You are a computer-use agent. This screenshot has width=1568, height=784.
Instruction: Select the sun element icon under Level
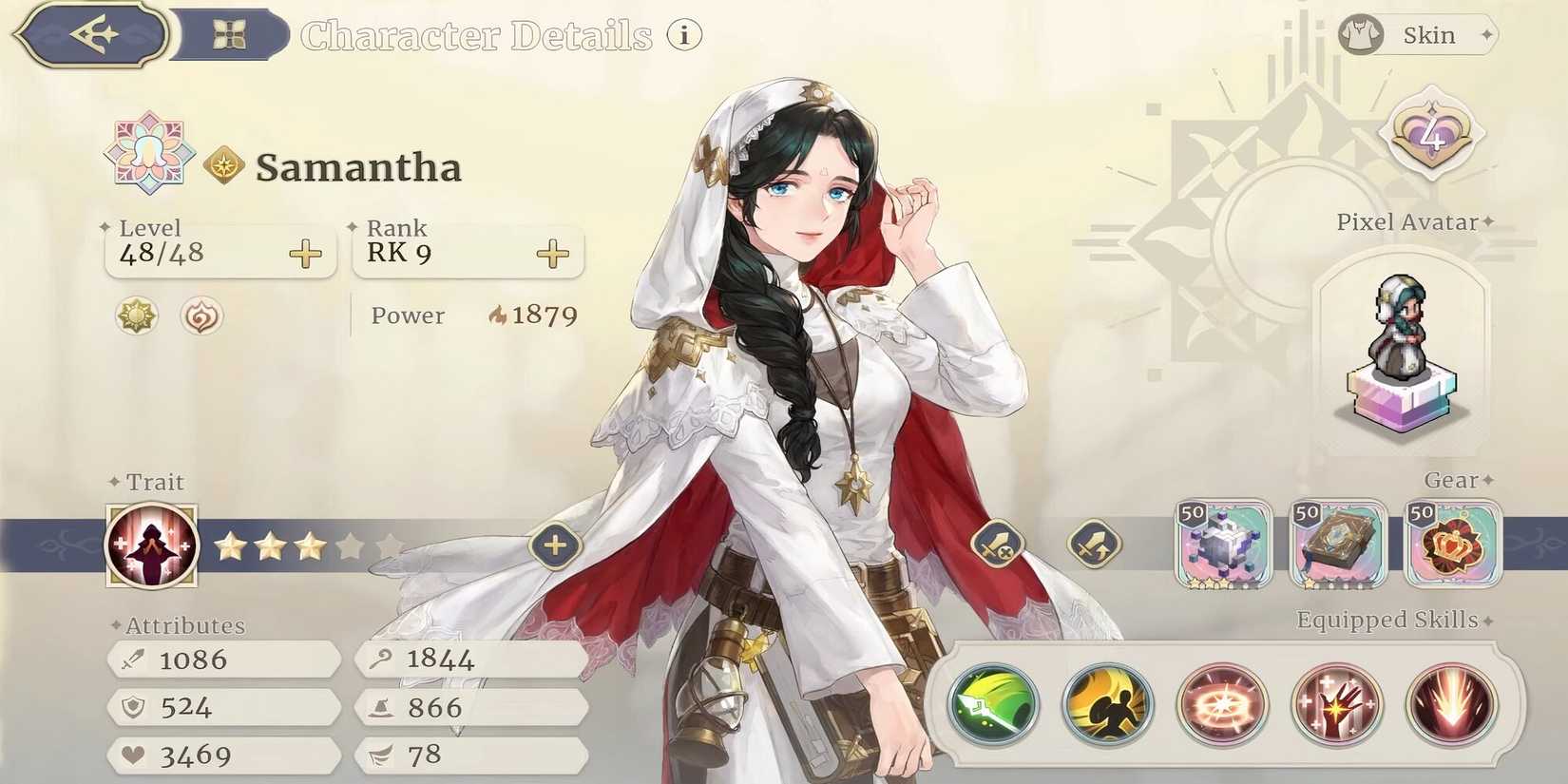point(136,317)
